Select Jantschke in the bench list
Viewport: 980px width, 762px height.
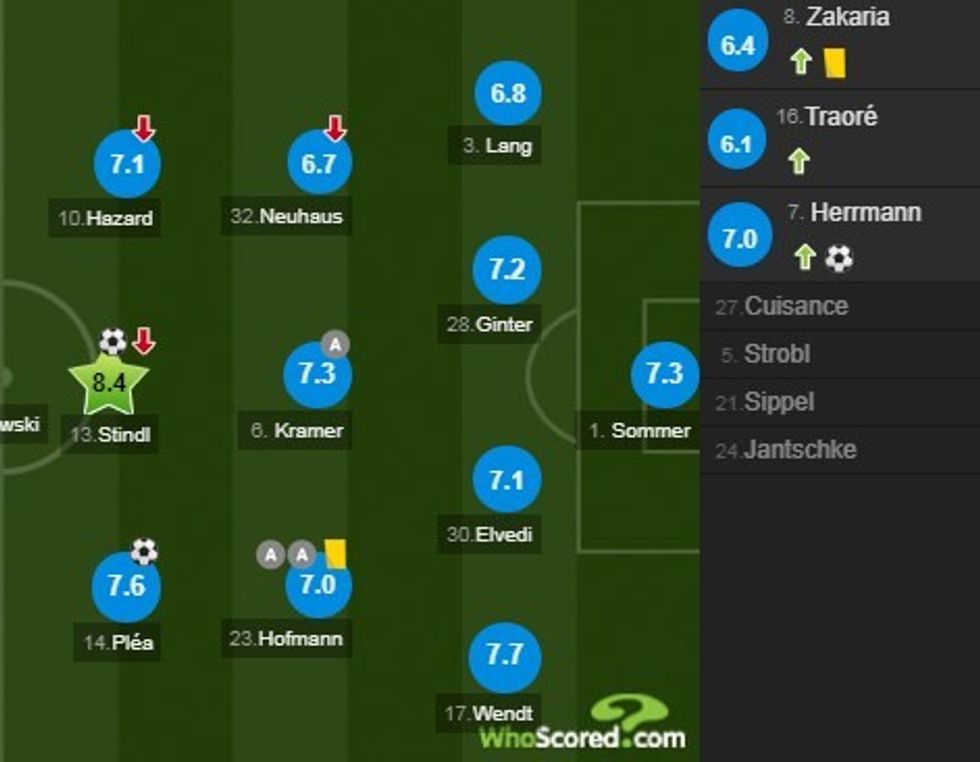pos(800,450)
